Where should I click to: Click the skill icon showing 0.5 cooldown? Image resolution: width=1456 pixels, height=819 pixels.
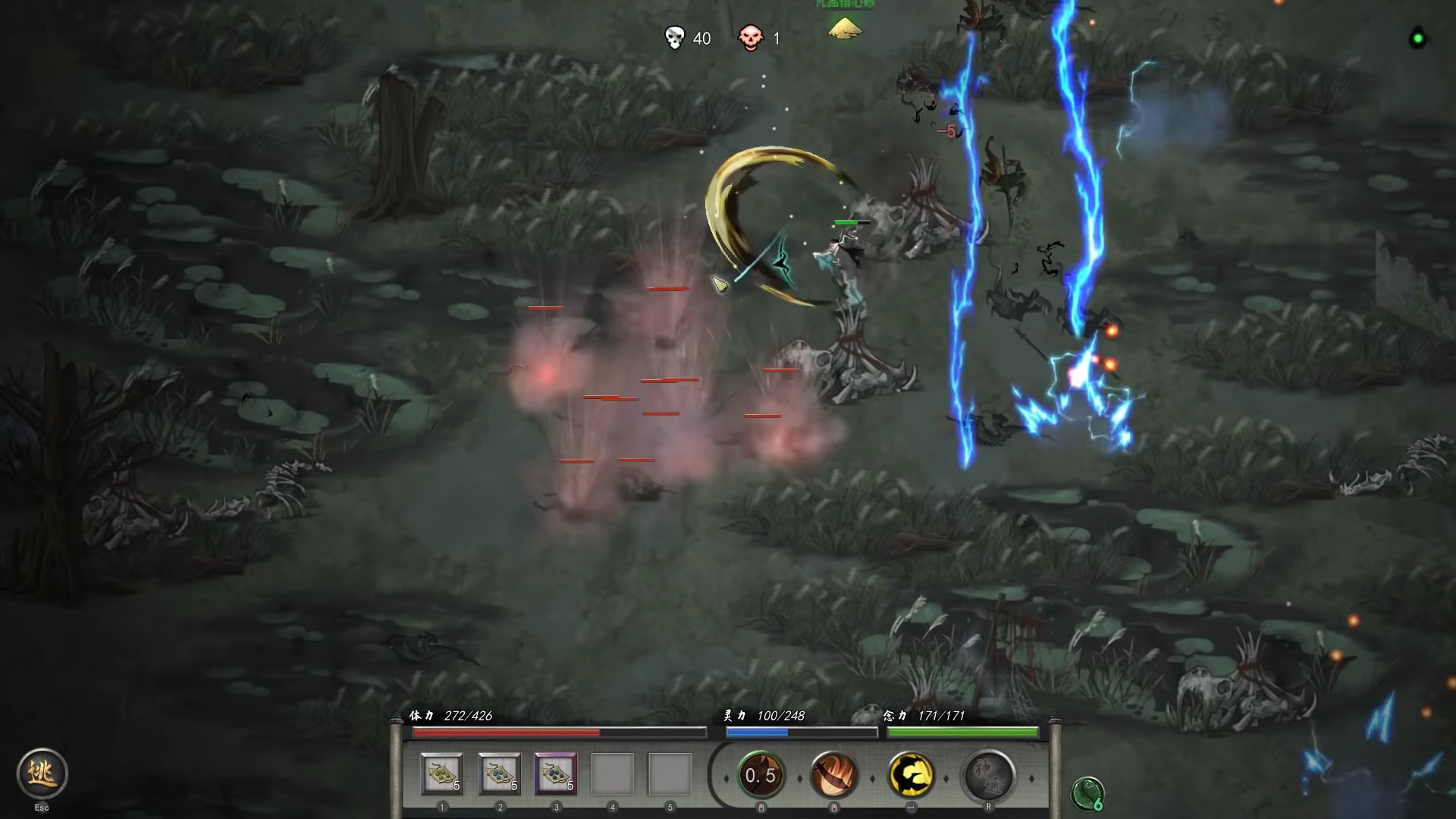762,775
